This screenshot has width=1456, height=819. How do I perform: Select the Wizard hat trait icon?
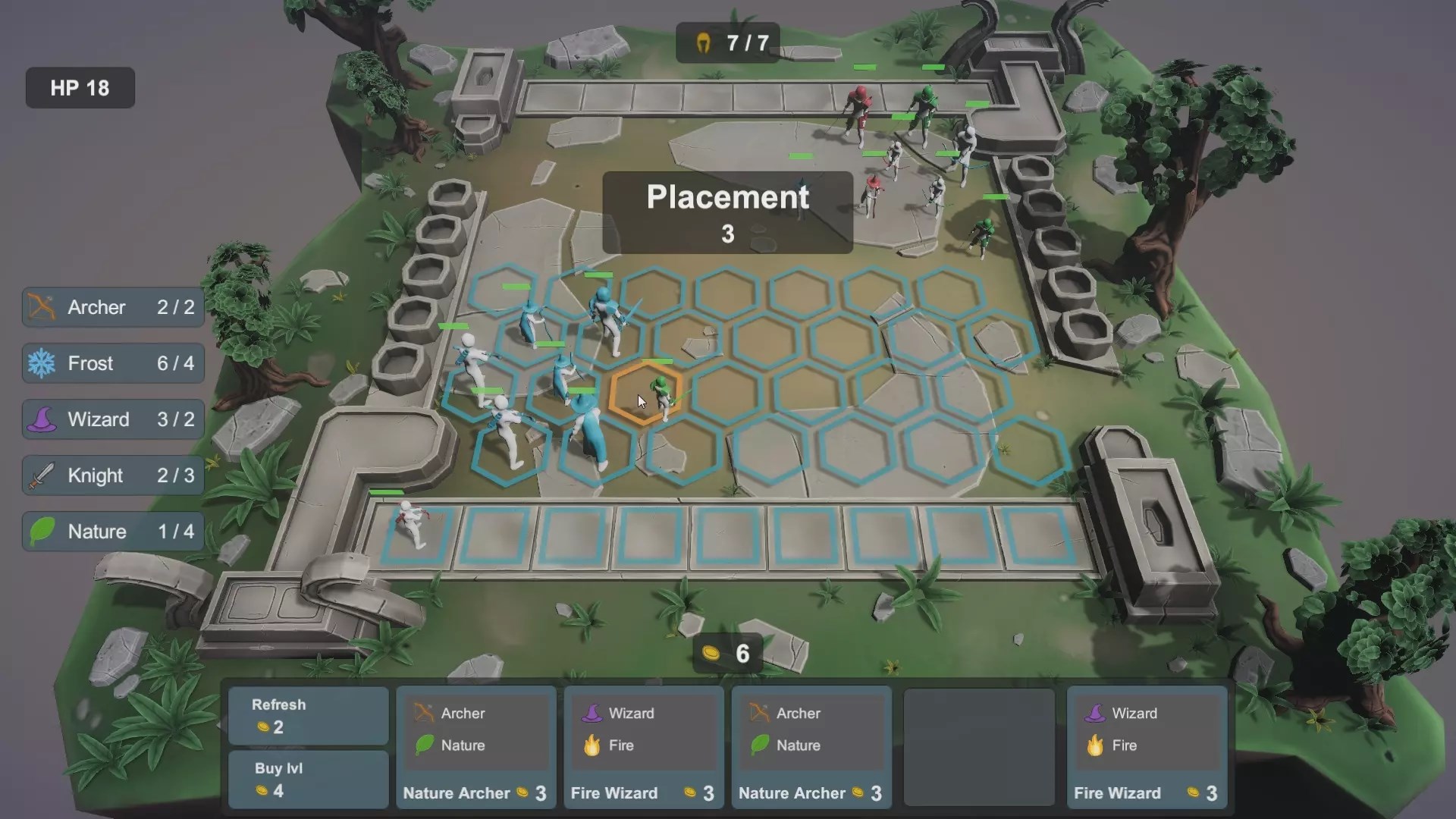click(42, 419)
